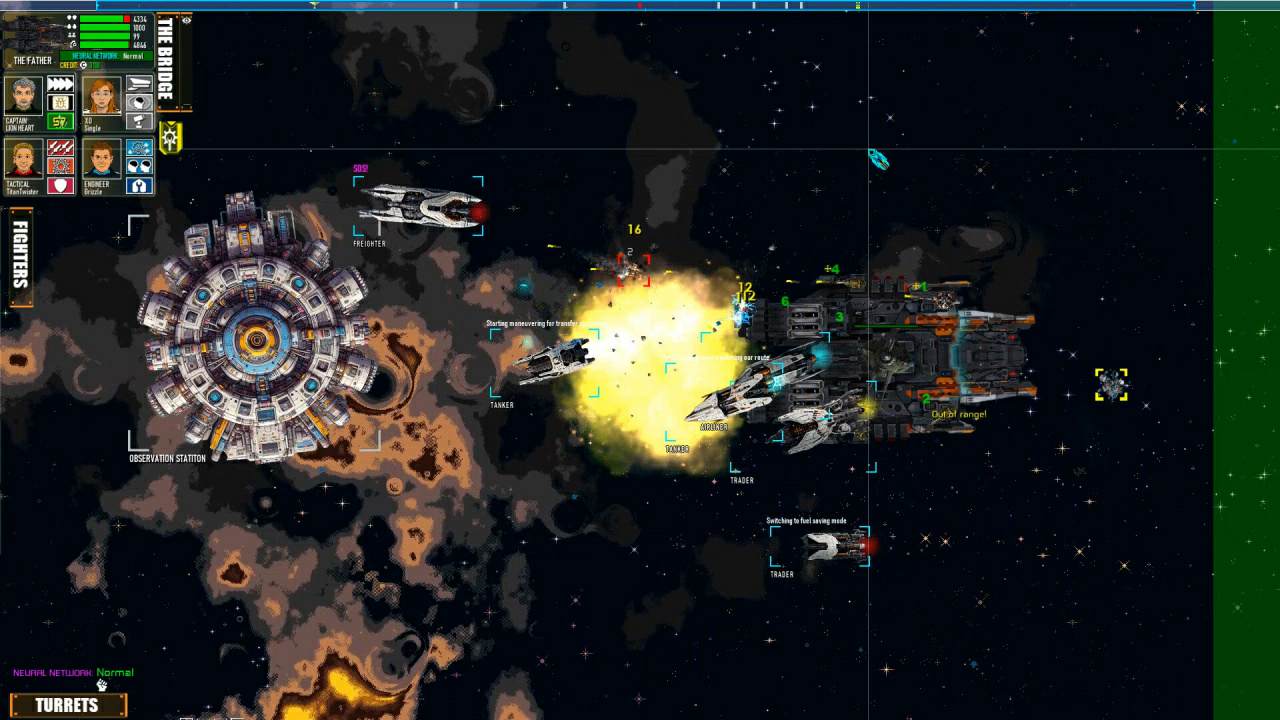Choose the Tactical officer portrait

tap(22, 159)
